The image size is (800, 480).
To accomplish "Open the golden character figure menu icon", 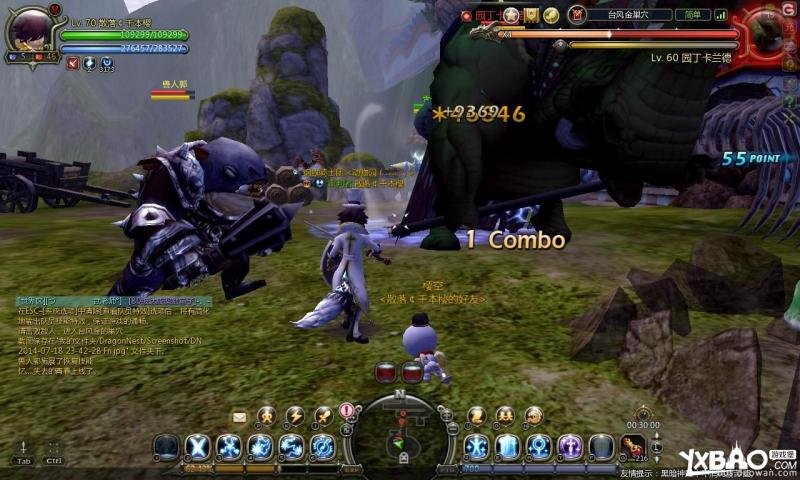I will (266, 416).
